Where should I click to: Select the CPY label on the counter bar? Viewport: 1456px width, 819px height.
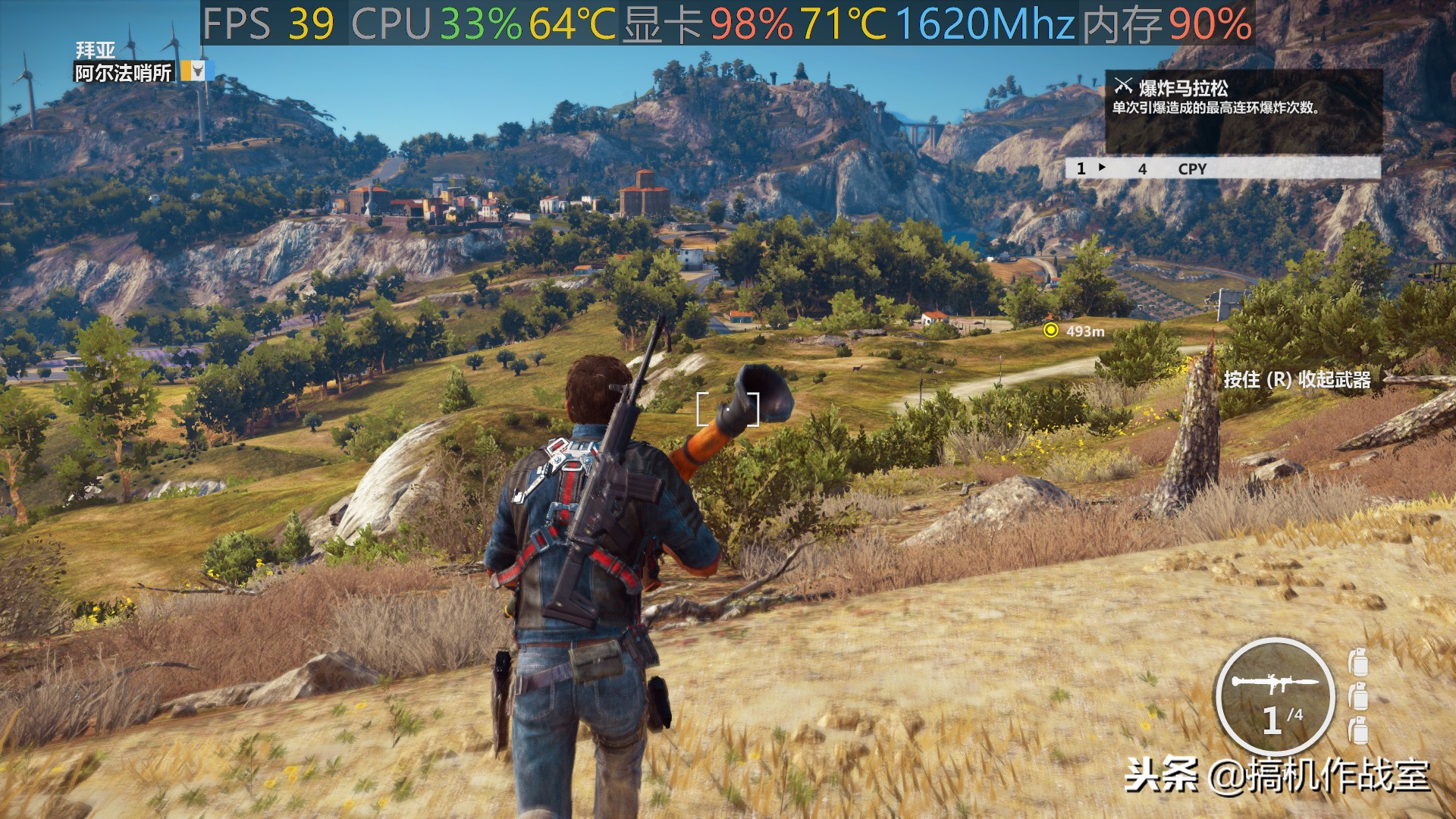point(1192,169)
